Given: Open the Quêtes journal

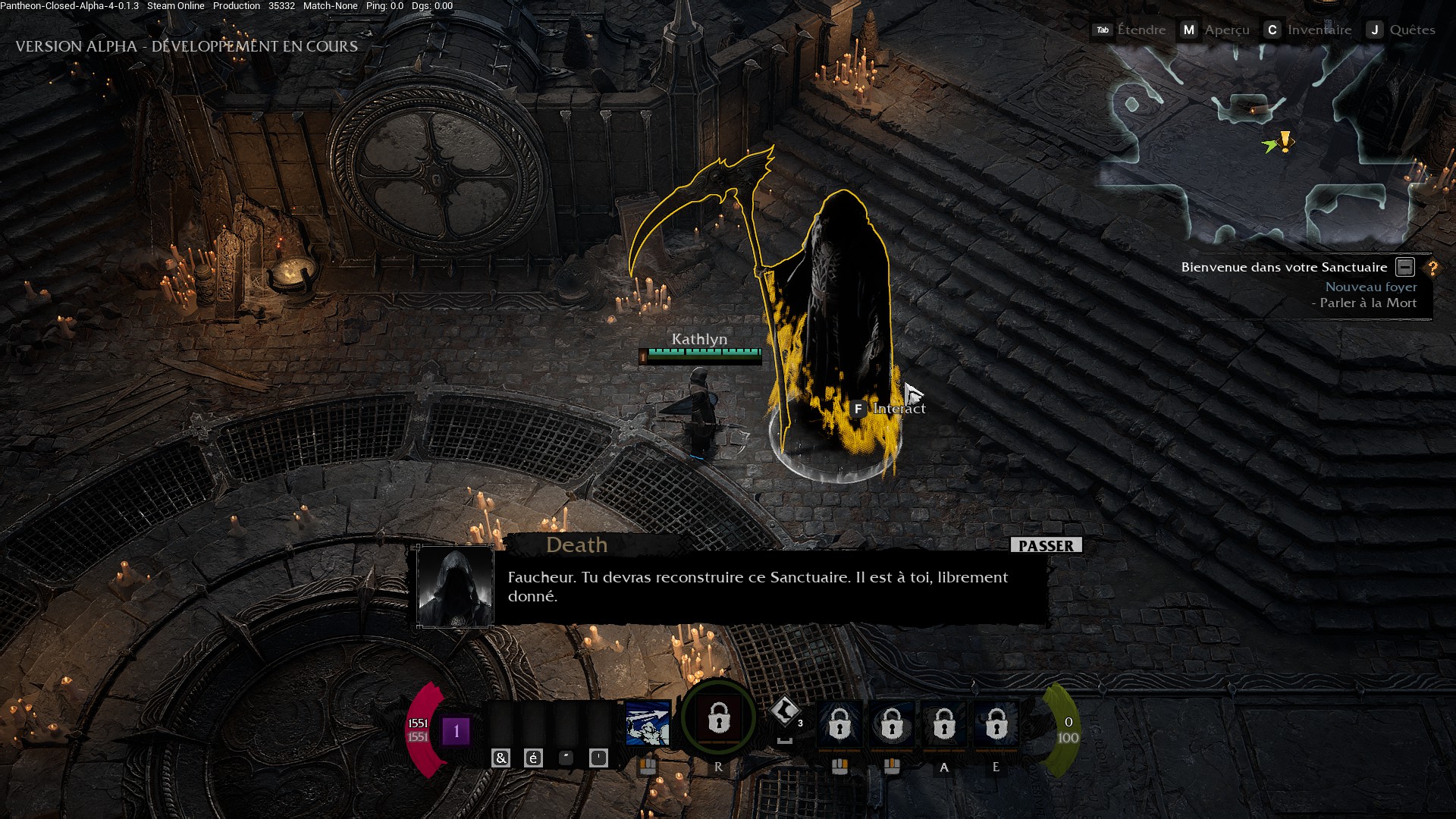Looking at the screenshot, I should 1401,30.
